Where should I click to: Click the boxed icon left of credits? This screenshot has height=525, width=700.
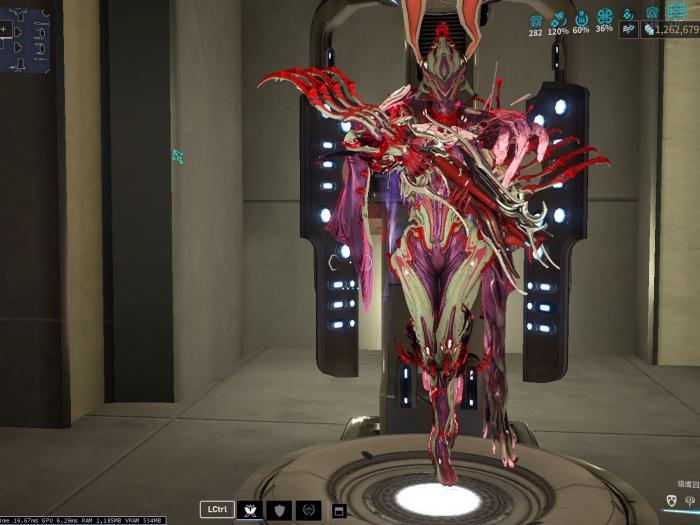click(x=628, y=30)
